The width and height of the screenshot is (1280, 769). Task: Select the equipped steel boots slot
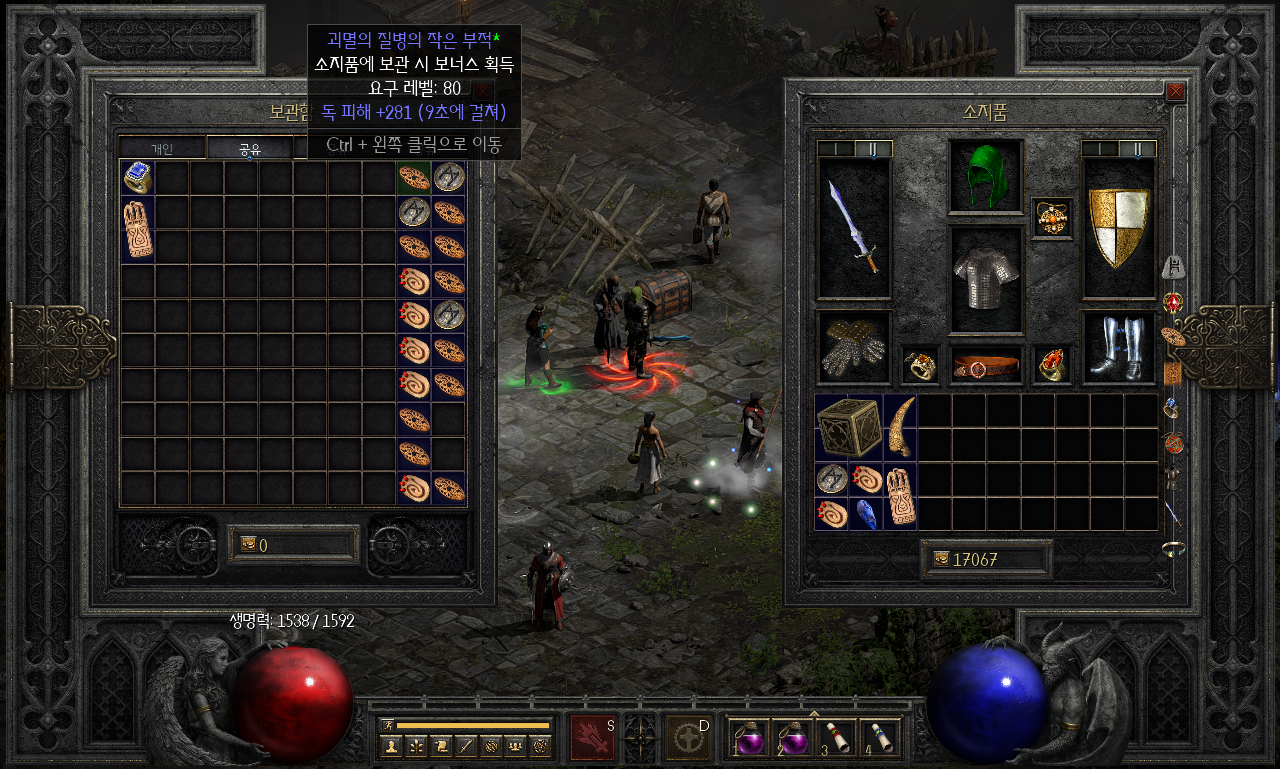[x=1118, y=346]
